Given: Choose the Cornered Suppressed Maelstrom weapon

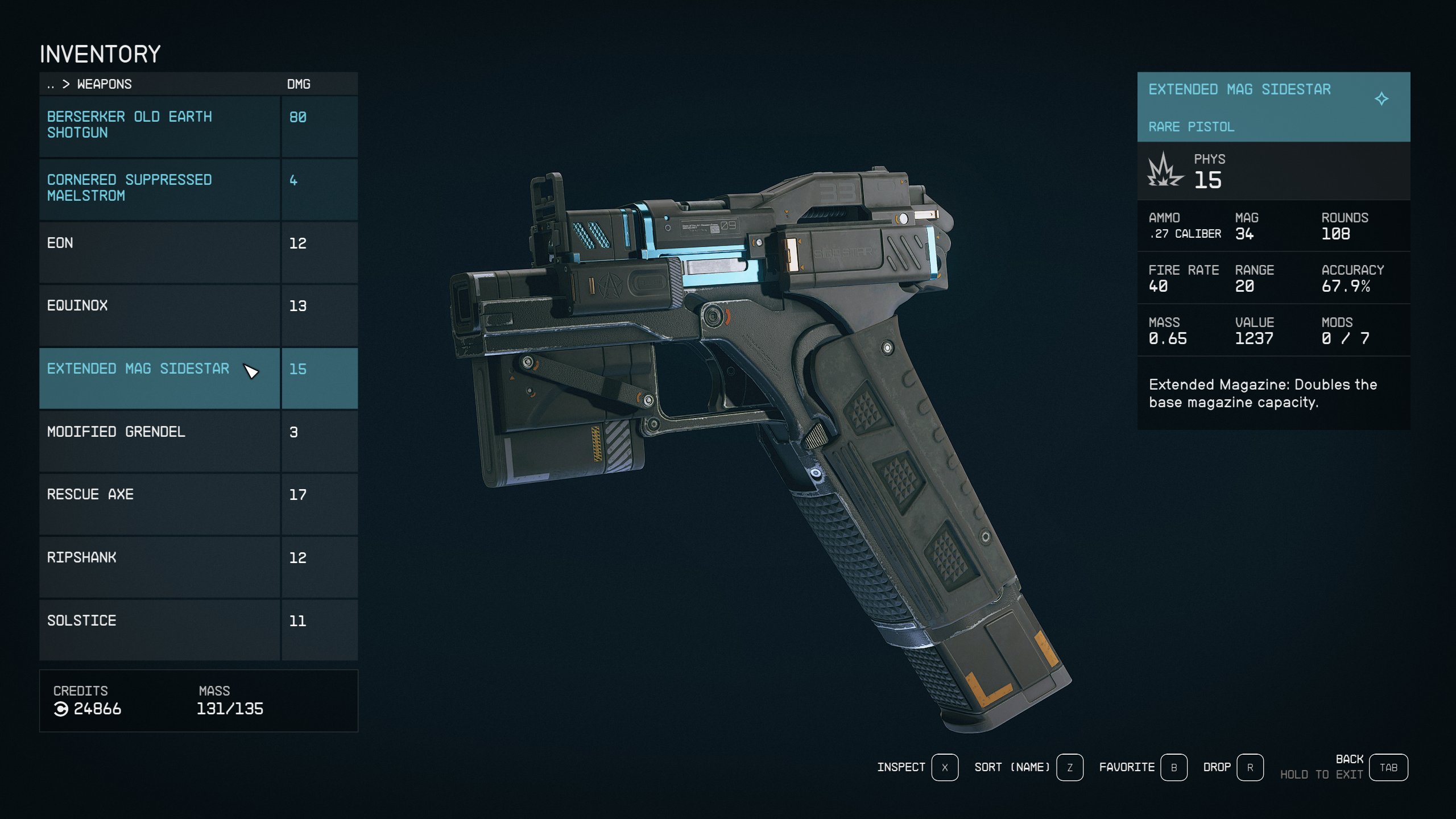Looking at the screenshot, I should point(159,188).
